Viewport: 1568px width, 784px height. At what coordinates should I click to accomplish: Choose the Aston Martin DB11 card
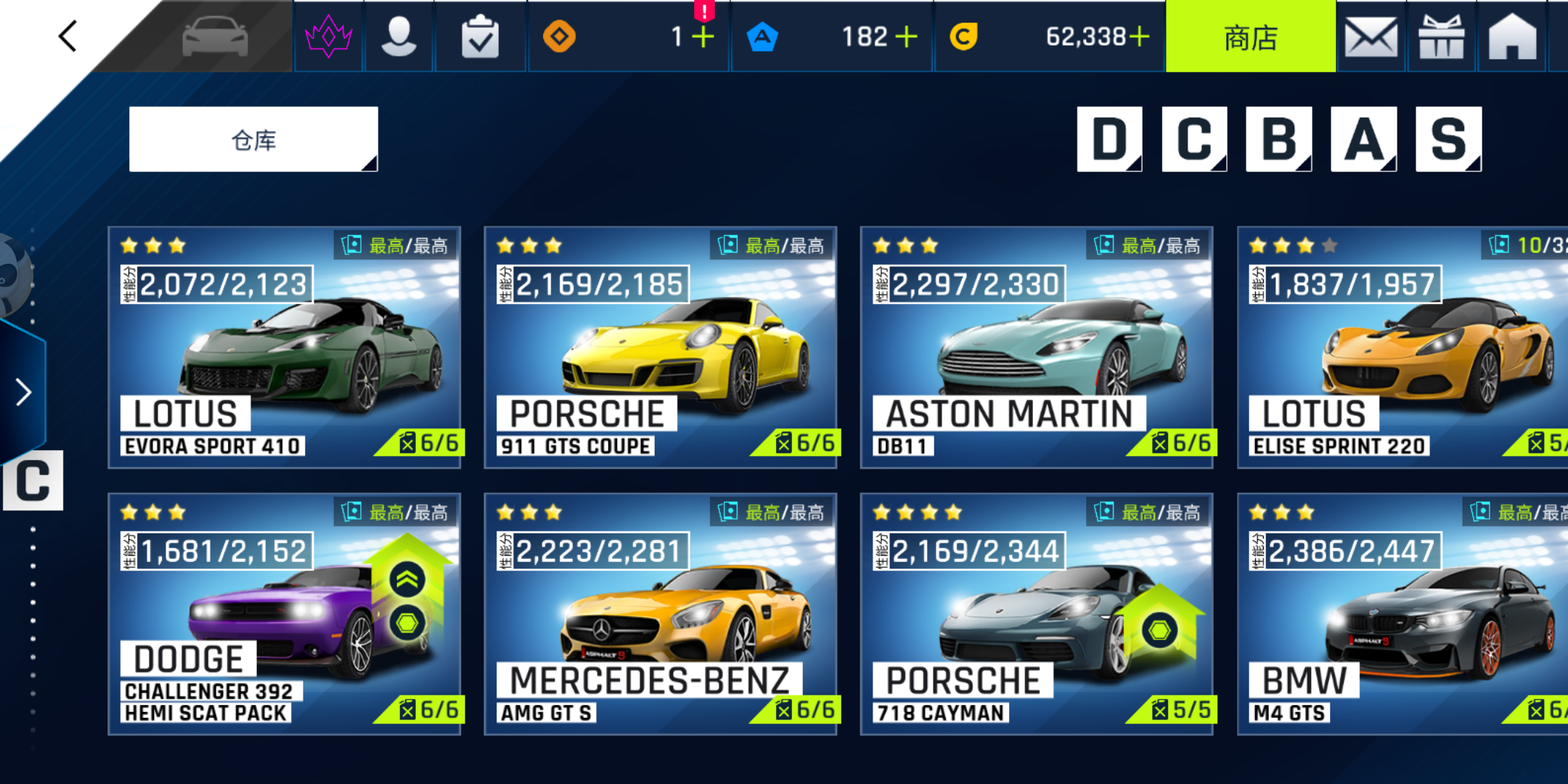[1037, 348]
